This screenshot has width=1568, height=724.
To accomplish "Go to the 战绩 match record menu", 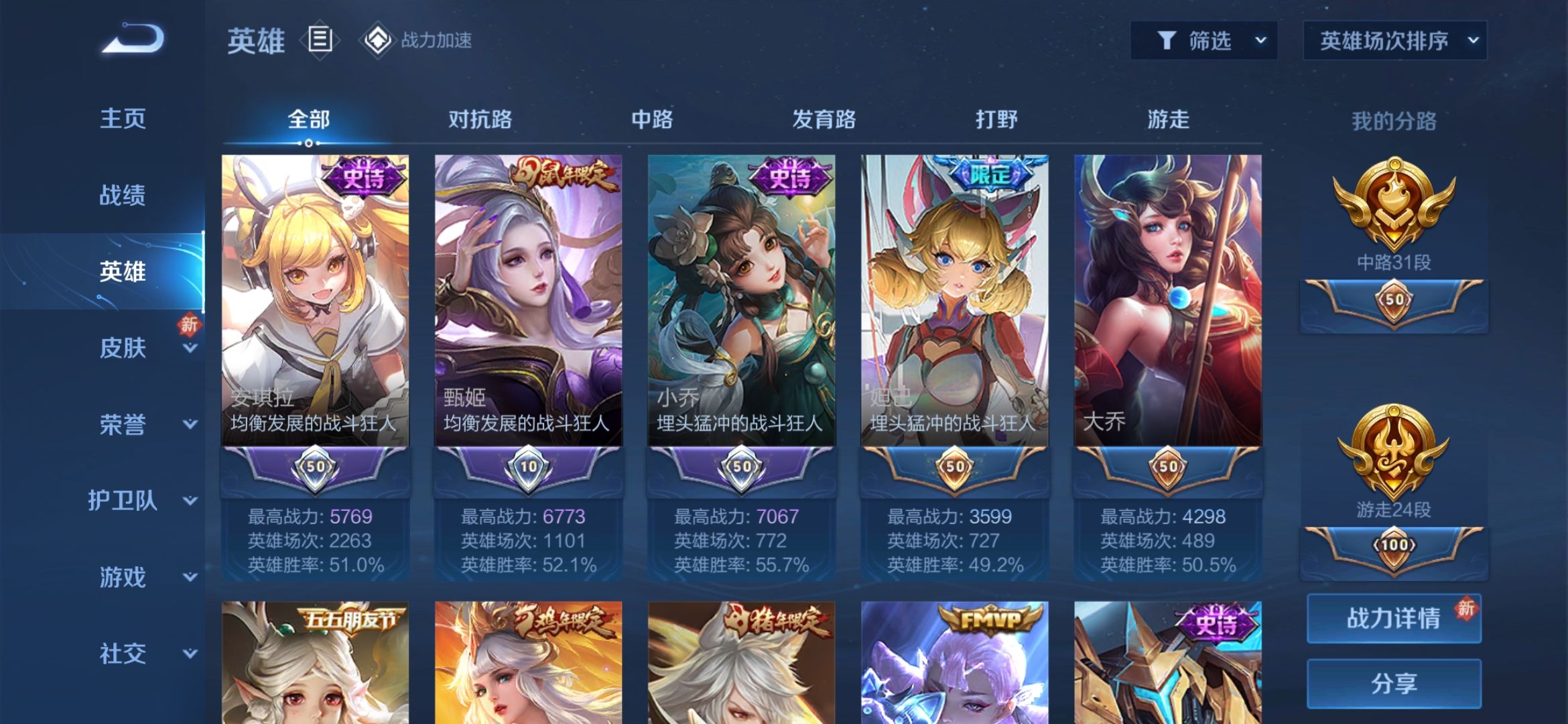I will tap(123, 195).
